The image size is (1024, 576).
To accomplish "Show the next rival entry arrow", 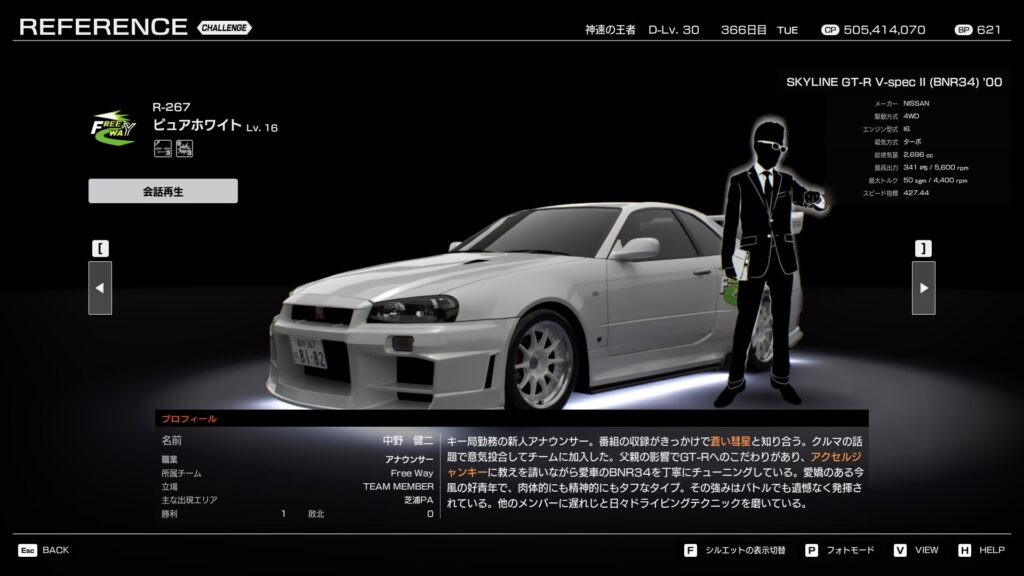I will click(x=923, y=288).
